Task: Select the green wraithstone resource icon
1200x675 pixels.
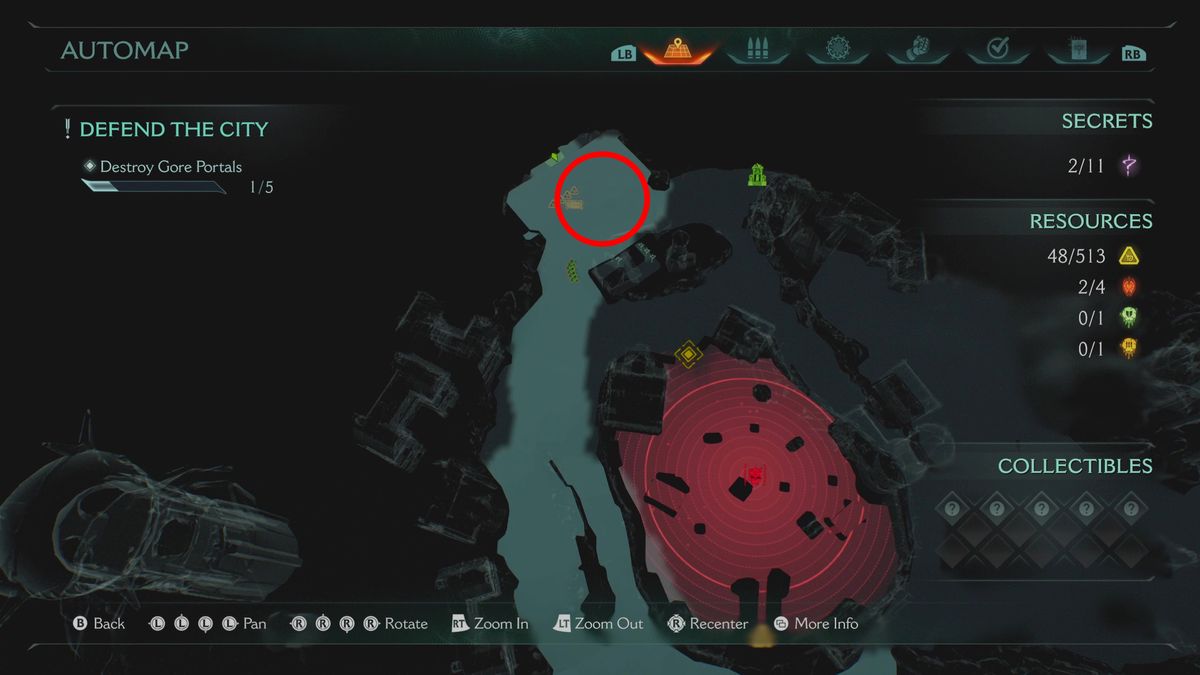Action: tap(1129, 318)
